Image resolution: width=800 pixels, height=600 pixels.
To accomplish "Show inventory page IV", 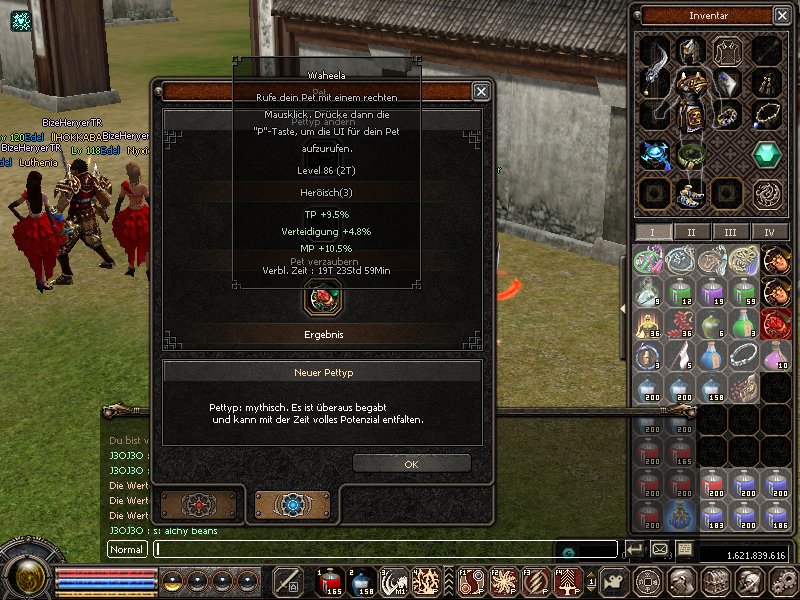I will (x=769, y=232).
